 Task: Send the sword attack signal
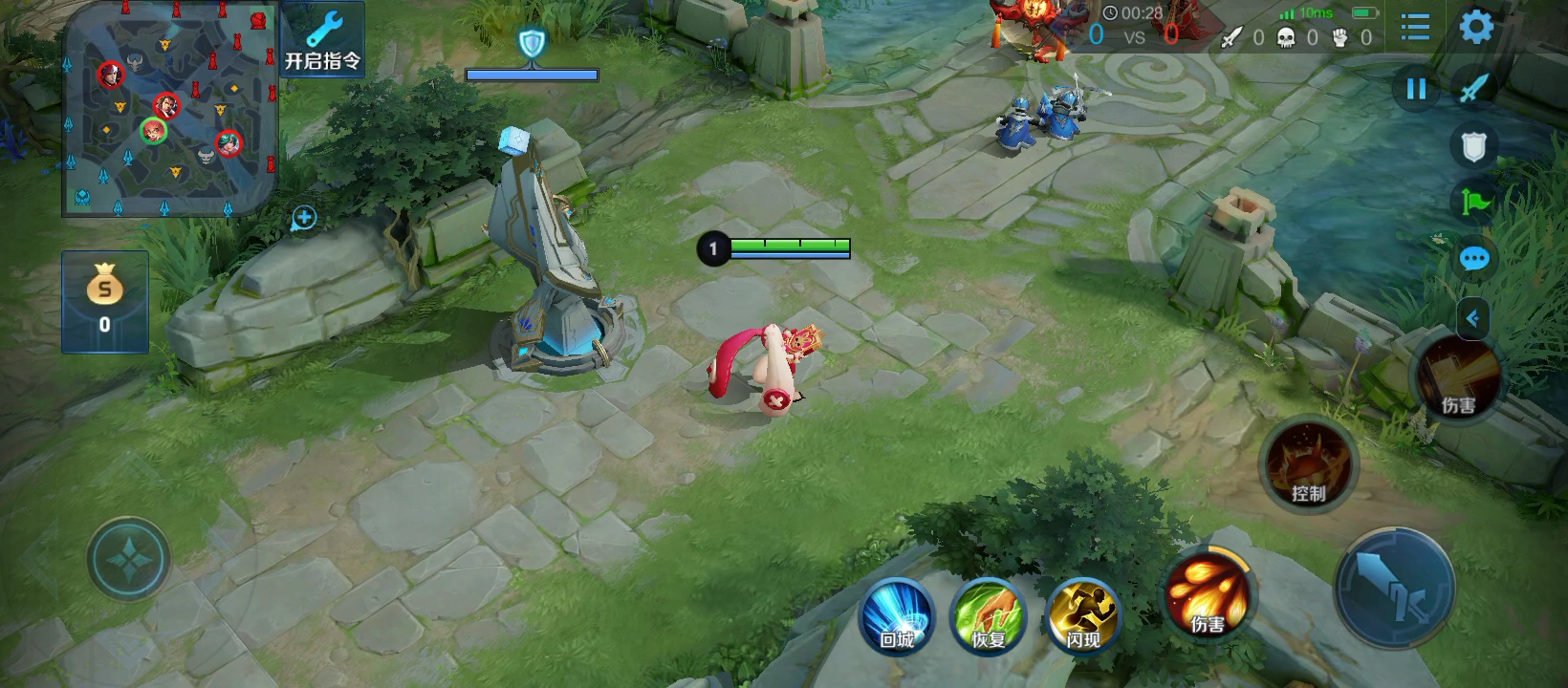[1473, 89]
